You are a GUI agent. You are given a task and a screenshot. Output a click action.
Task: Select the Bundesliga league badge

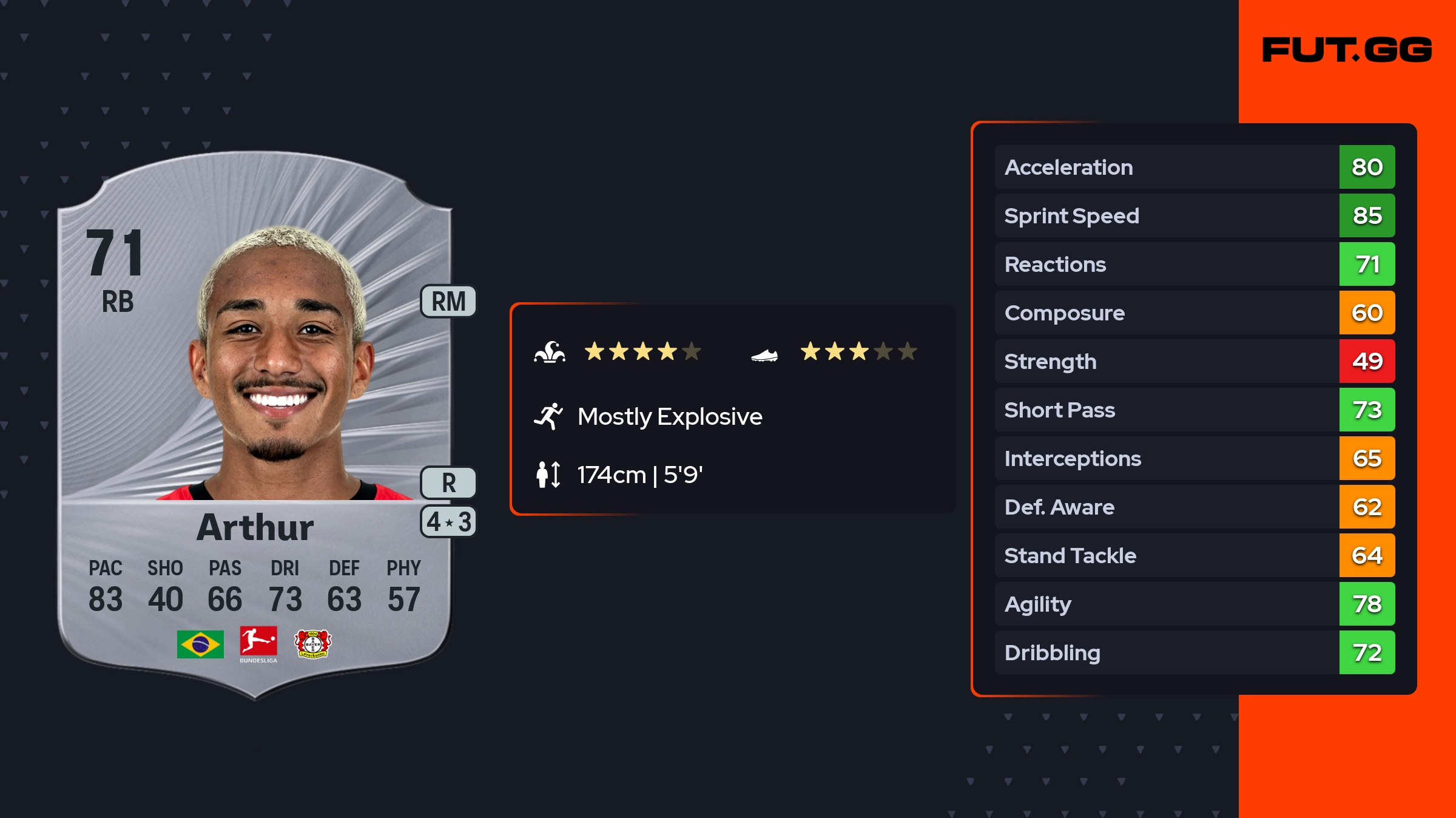pyautogui.click(x=258, y=644)
